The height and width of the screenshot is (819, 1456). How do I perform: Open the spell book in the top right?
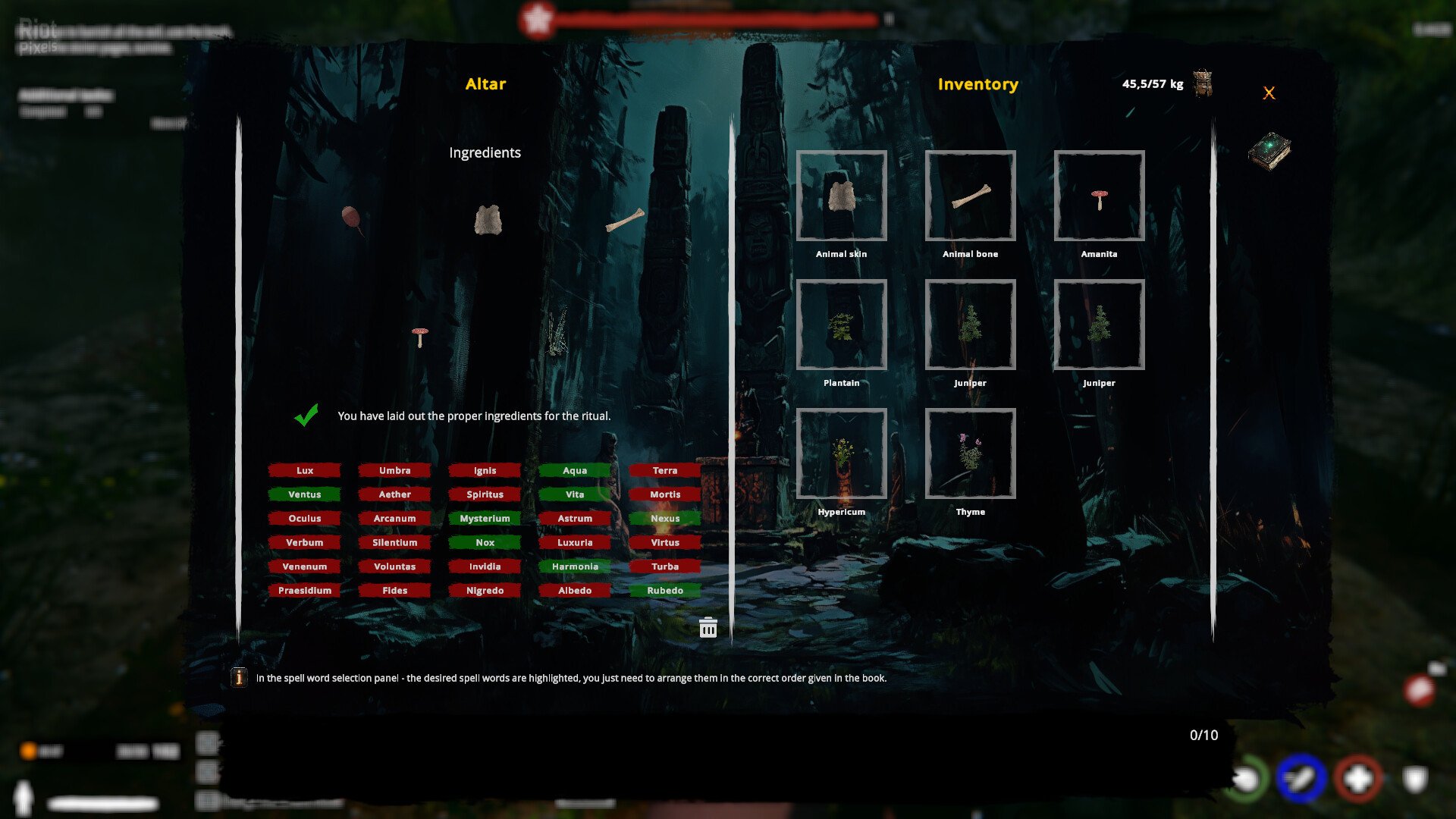pos(1270,150)
